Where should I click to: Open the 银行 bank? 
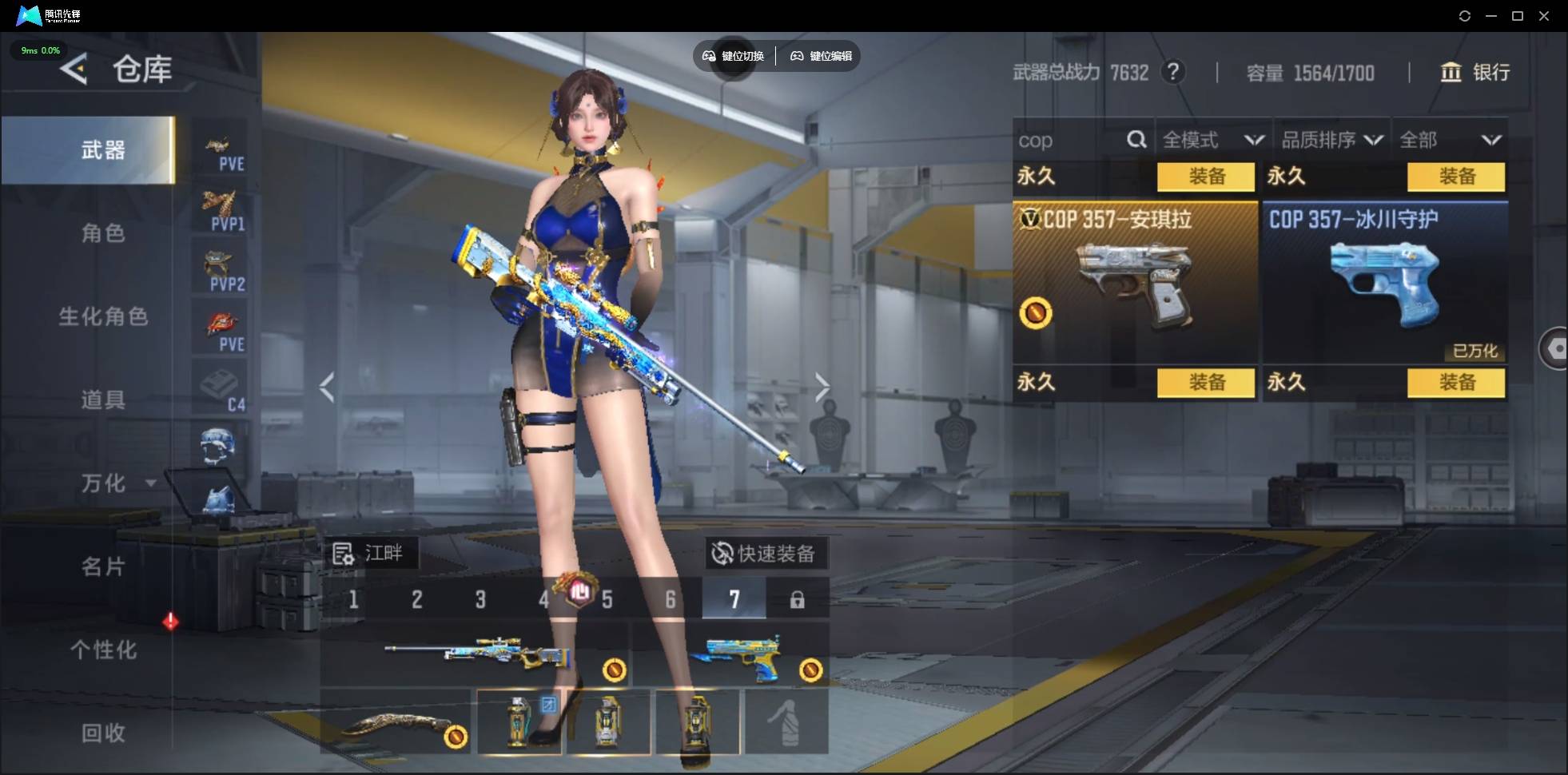pos(1475,73)
